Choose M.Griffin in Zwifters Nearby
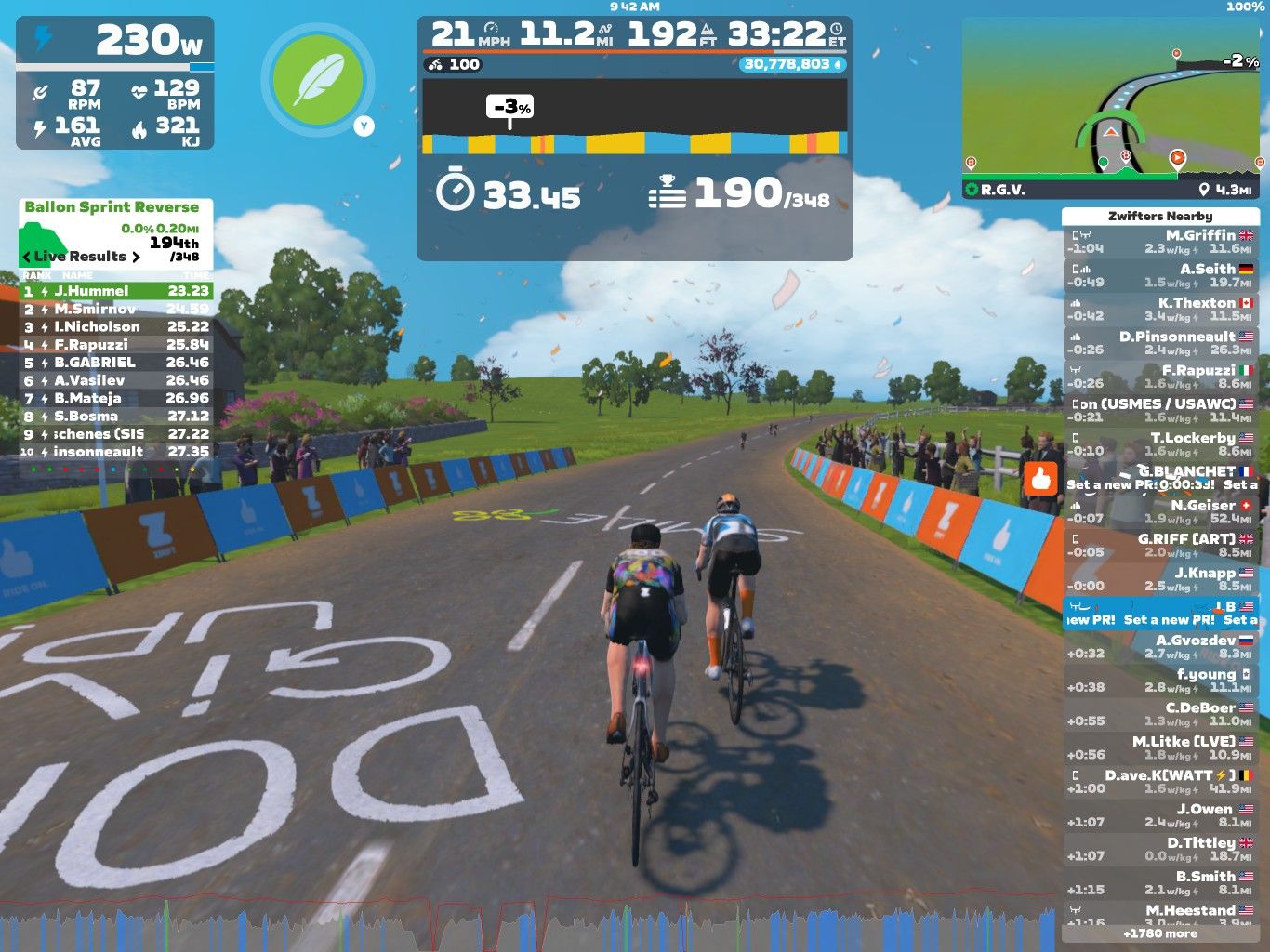 pos(1160,242)
